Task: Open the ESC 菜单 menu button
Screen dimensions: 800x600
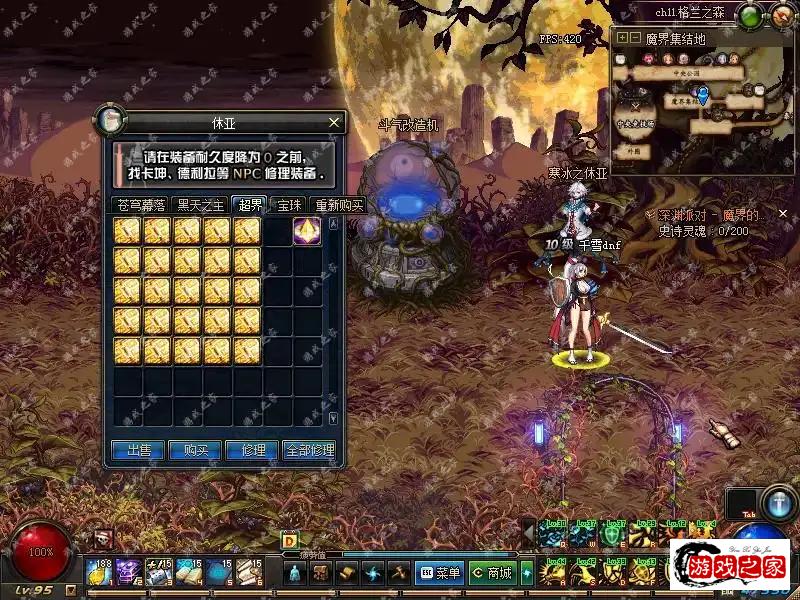Action: click(440, 573)
